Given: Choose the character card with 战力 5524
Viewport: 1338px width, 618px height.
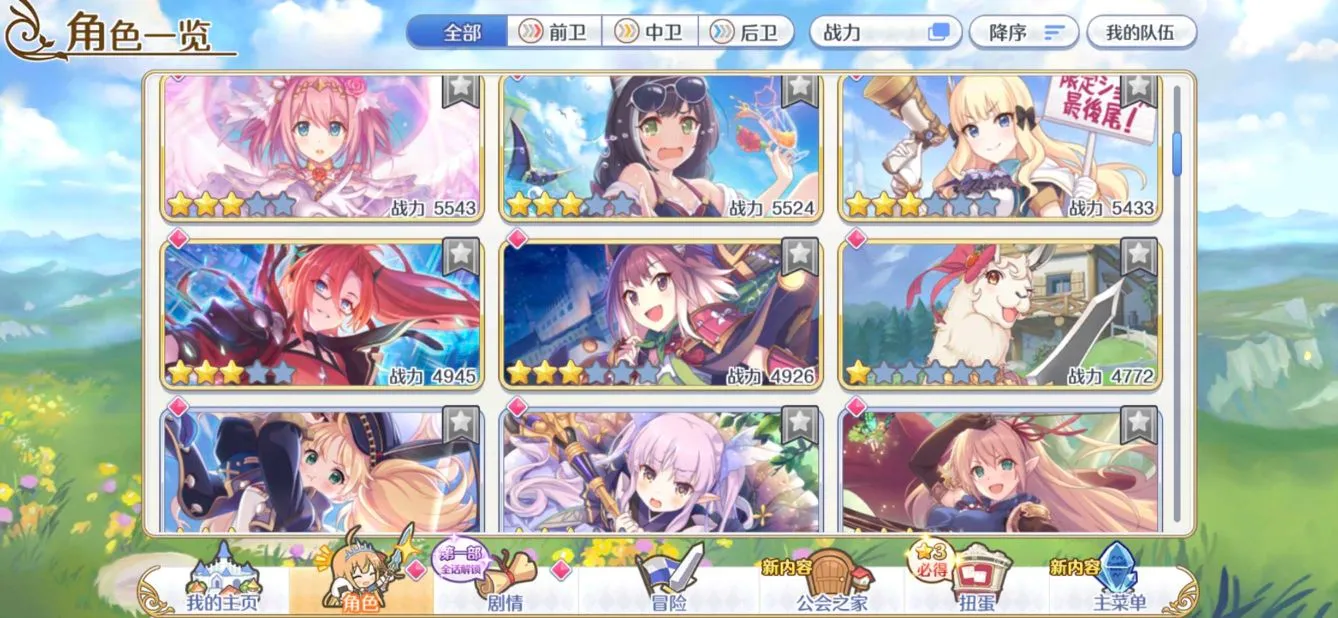Looking at the screenshot, I should click(x=661, y=148).
